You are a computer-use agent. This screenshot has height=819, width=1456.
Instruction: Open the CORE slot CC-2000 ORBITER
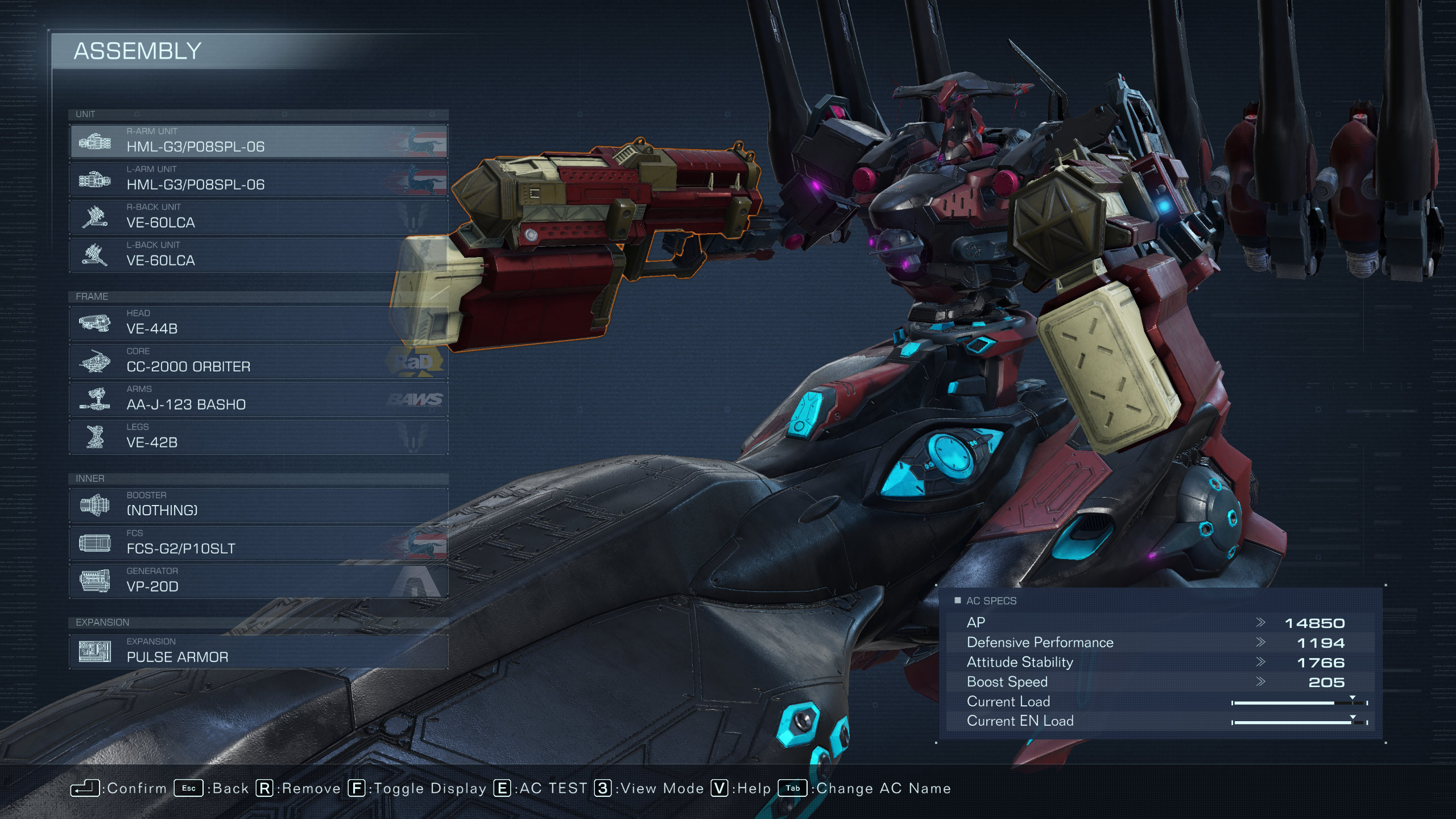[x=259, y=361]
